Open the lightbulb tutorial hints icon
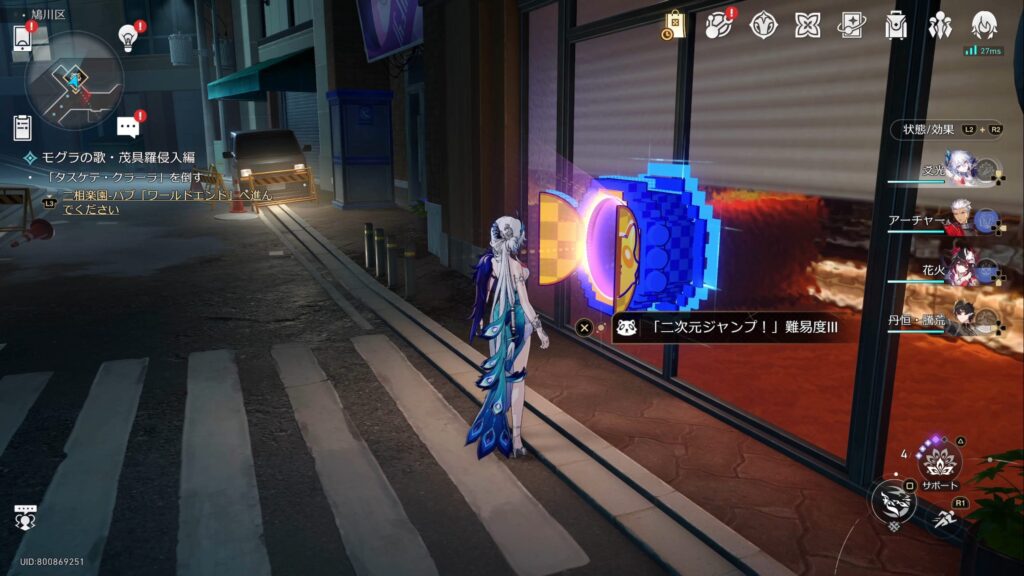The width and height of the screenshot is (1024, 576). [x=128, y=37]
